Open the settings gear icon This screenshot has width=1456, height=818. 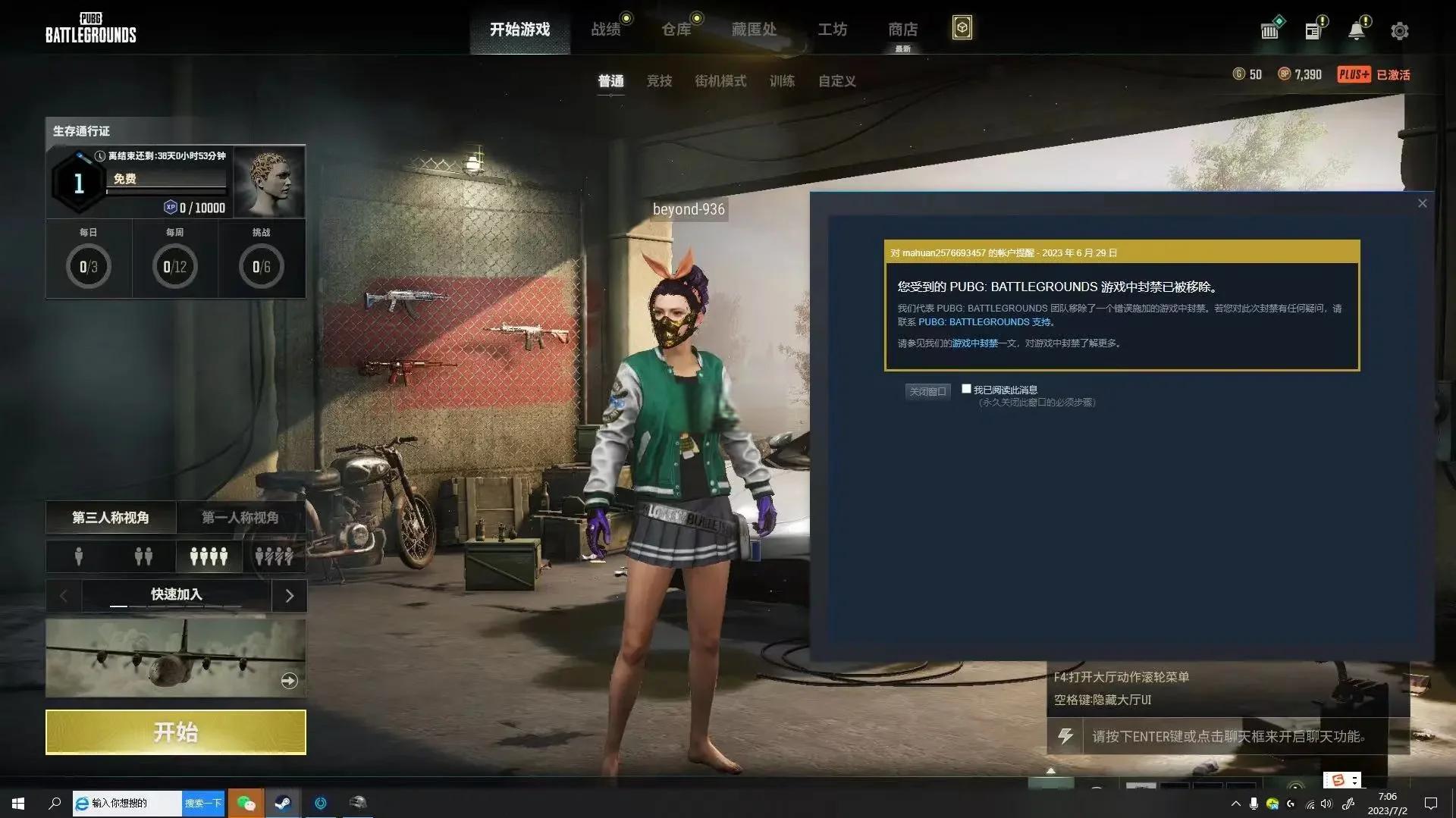[x=1399, y=31]
